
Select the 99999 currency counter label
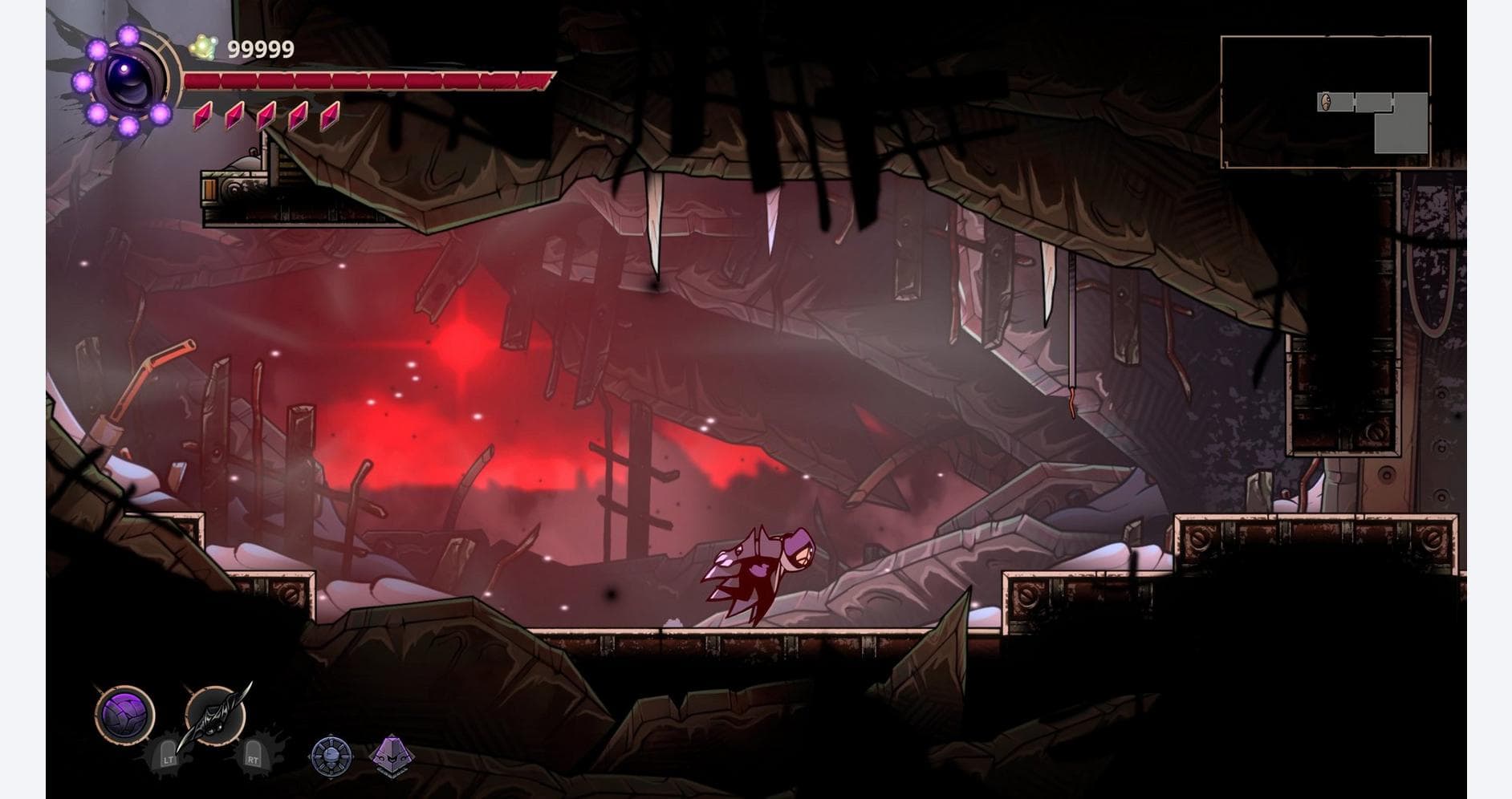point(258,49)
